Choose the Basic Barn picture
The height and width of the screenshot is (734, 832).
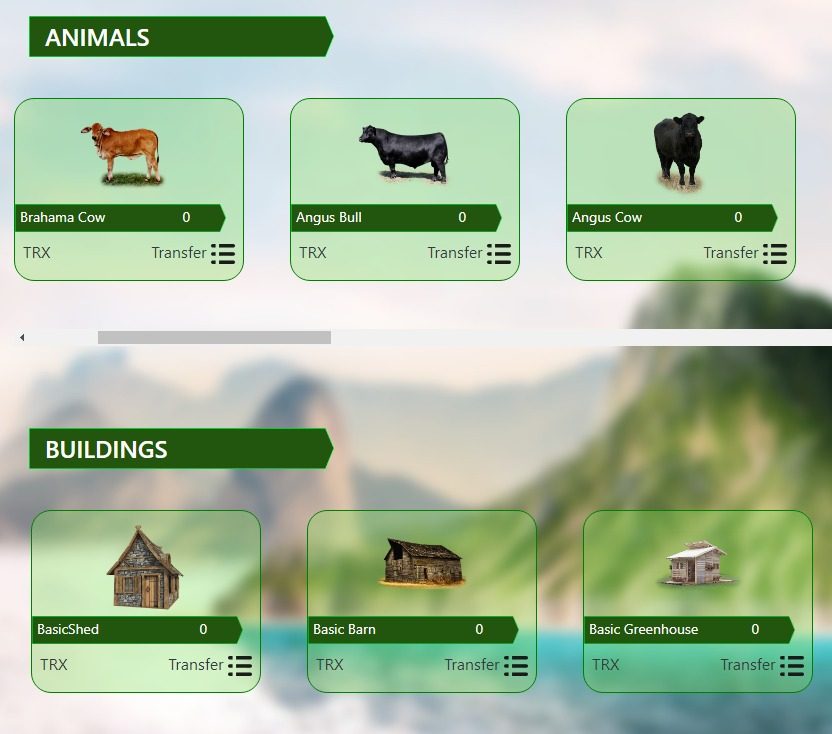(x=423, y=562)
